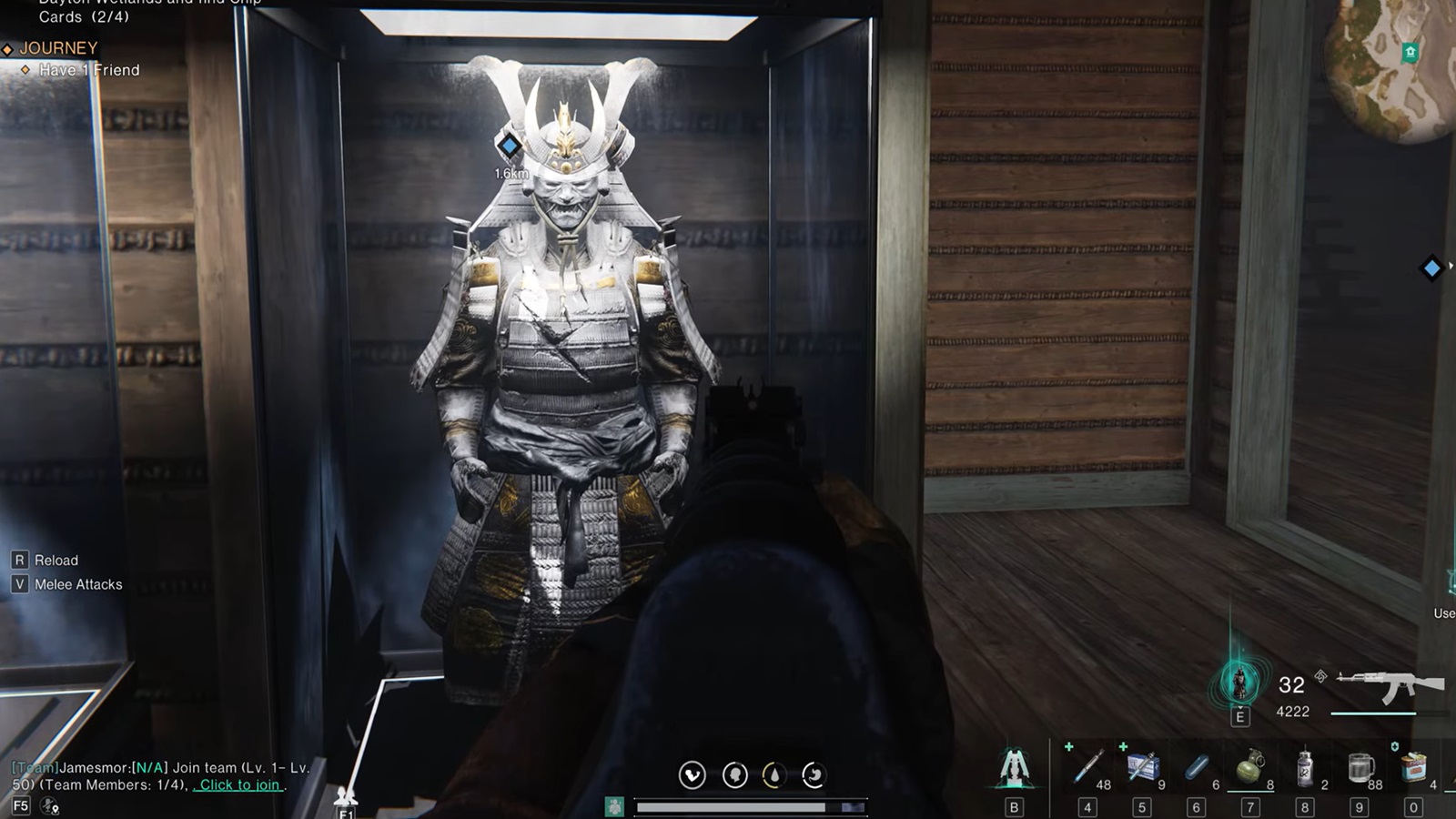Select the blue capsule in hotbar slot 6

1195,767
